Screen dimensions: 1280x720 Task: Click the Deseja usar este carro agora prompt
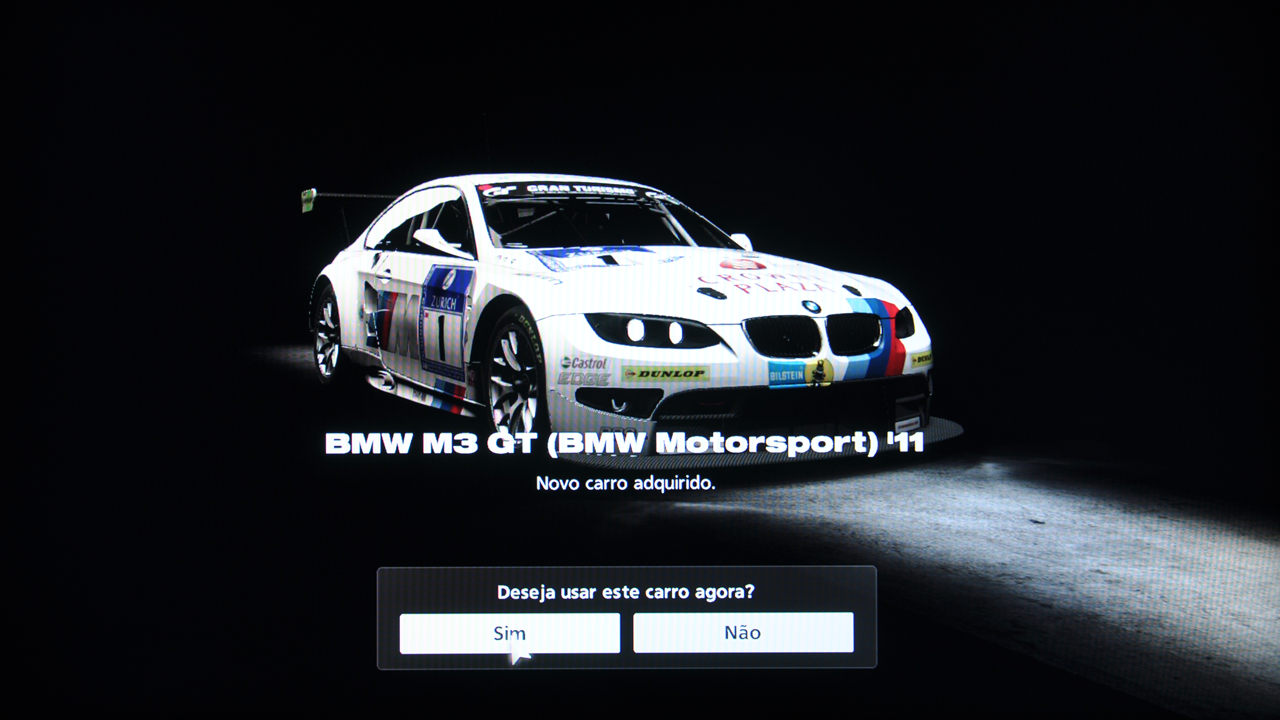pos(625,592)
